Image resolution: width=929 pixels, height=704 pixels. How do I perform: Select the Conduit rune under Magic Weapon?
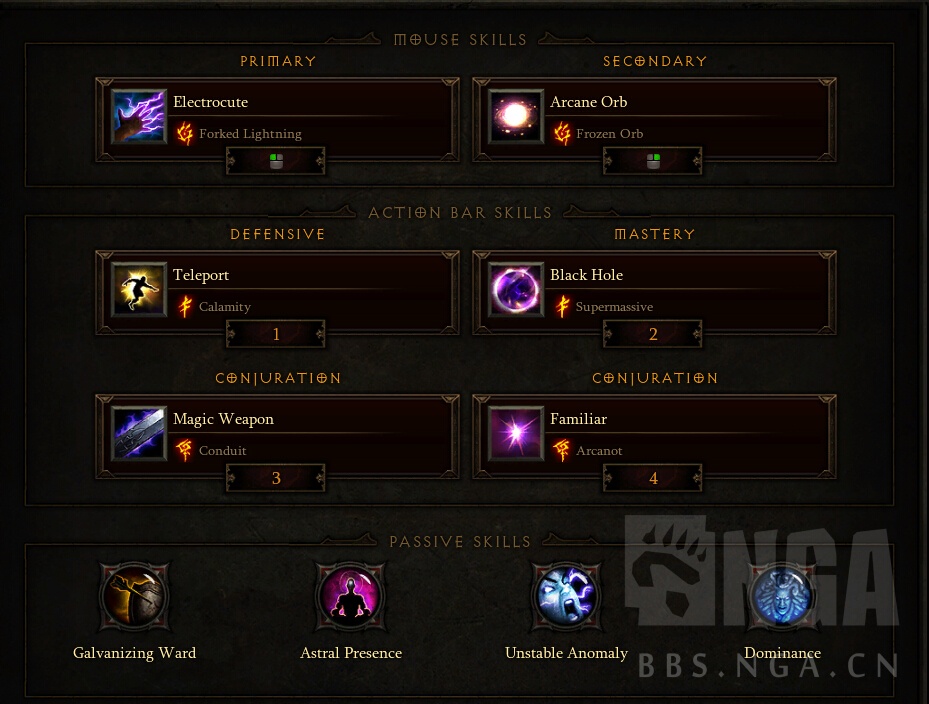tap(222, 451)
